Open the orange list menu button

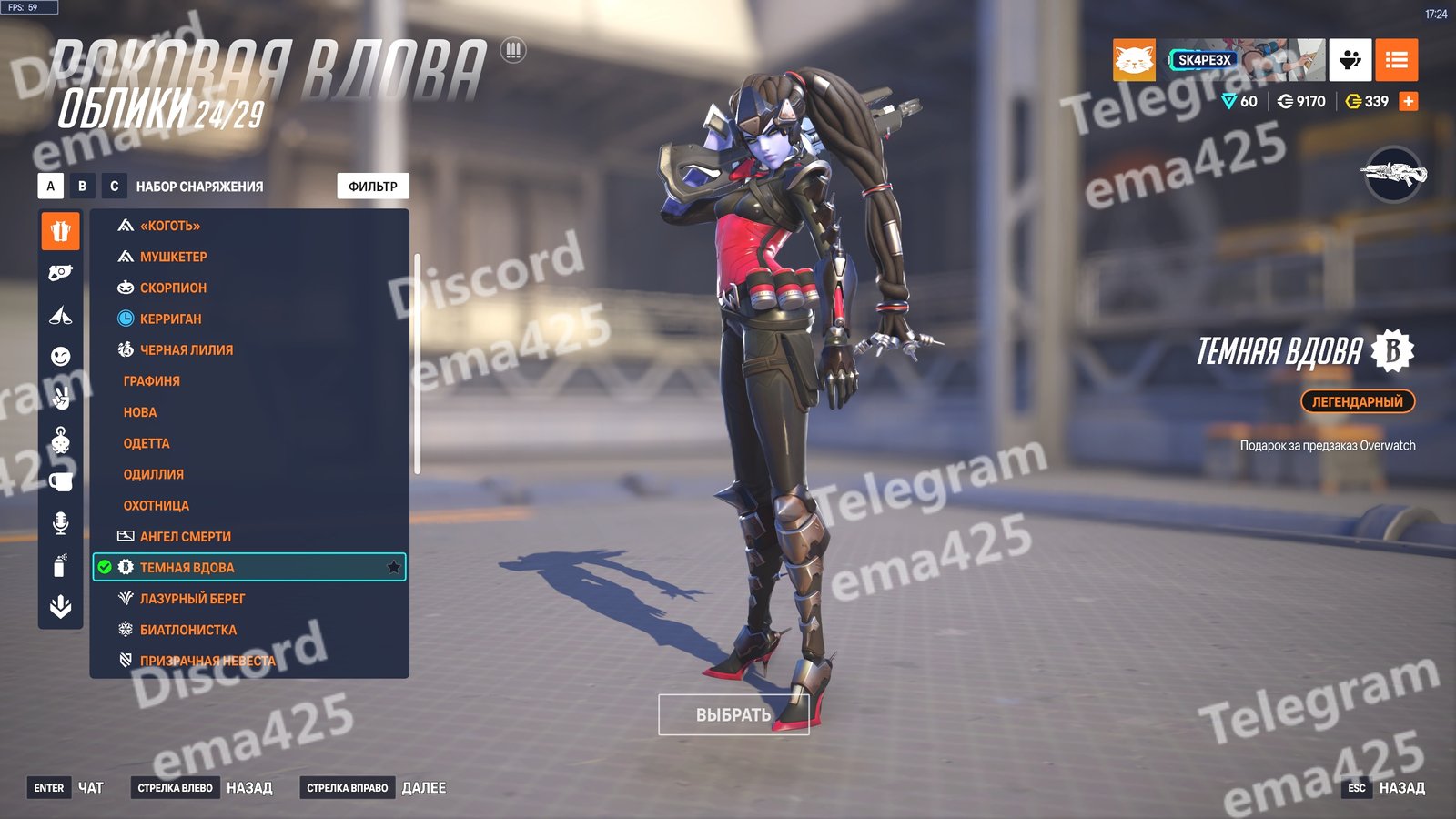(1396, 60)
